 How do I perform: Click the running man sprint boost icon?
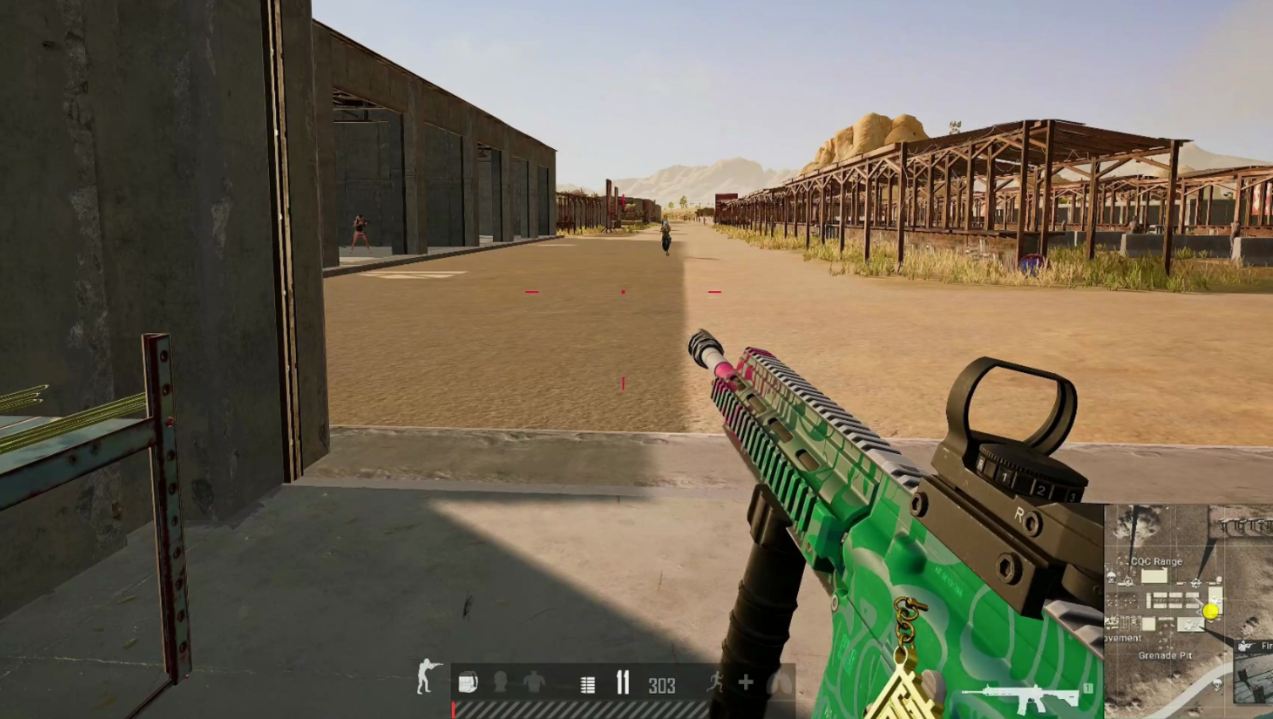coord(714,683)
